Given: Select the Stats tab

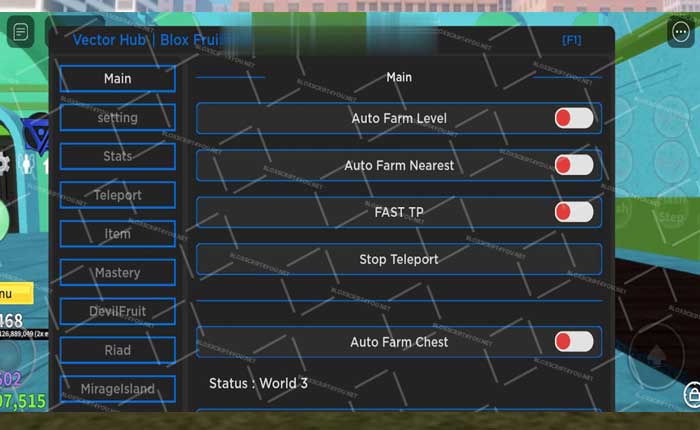Looking at the screenshot, I should pyautogui.click(x=117, y=157).
